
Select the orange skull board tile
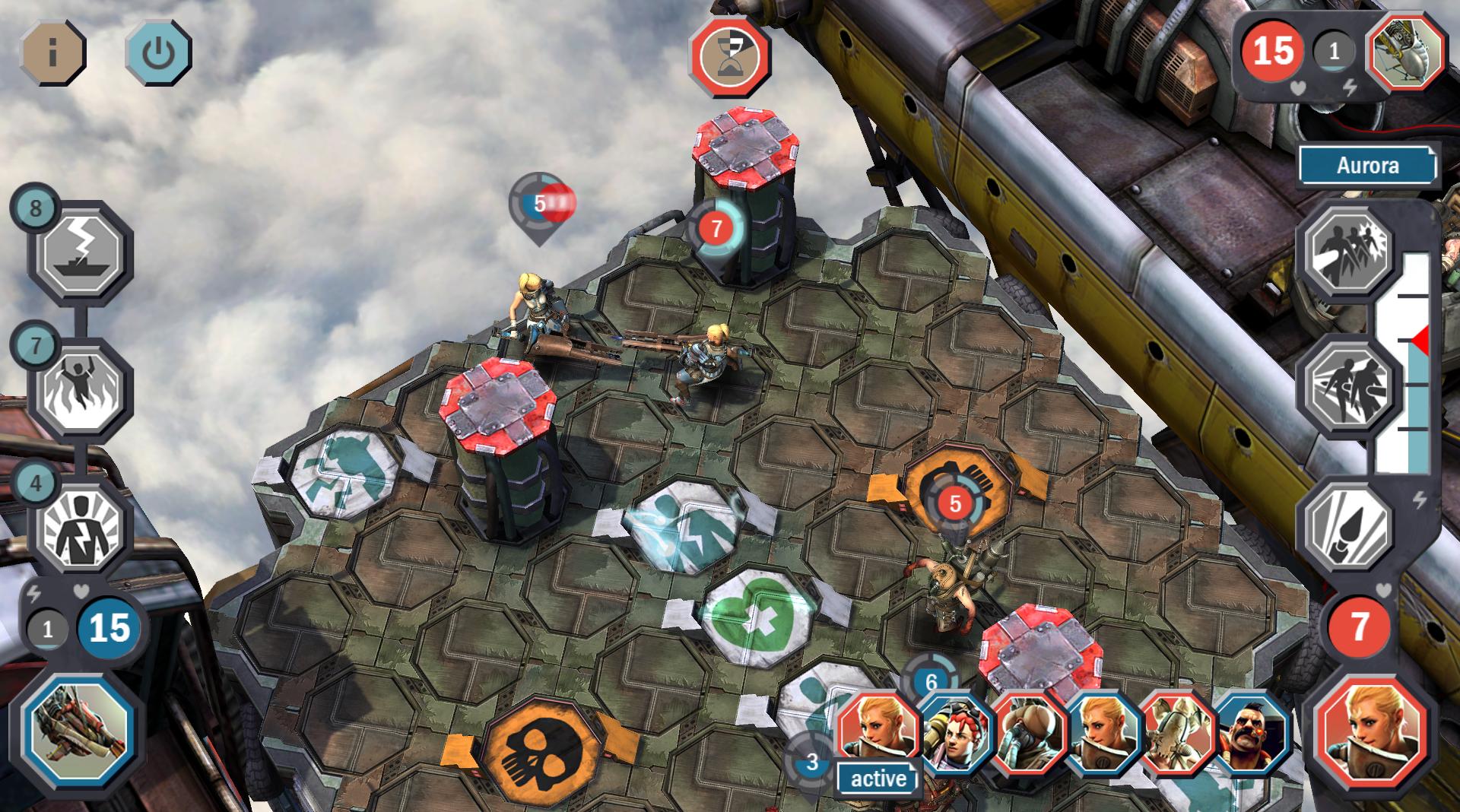pos(541,749)
